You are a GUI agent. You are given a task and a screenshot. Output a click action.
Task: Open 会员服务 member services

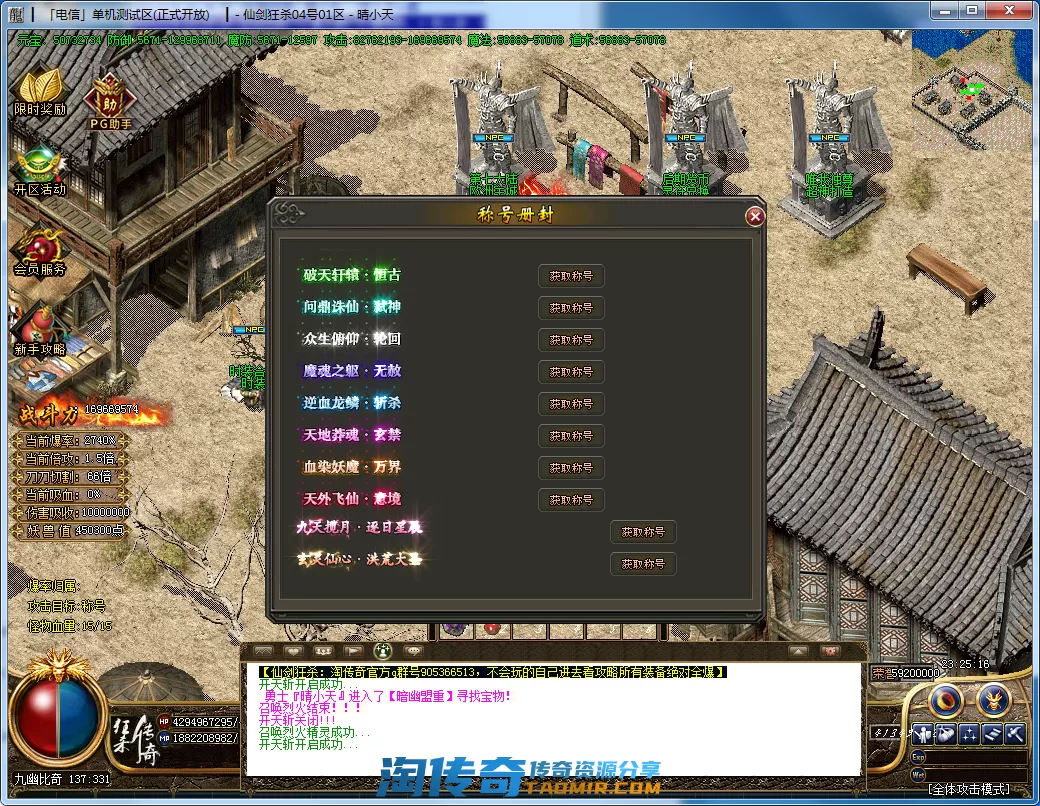tap(40, 252)
